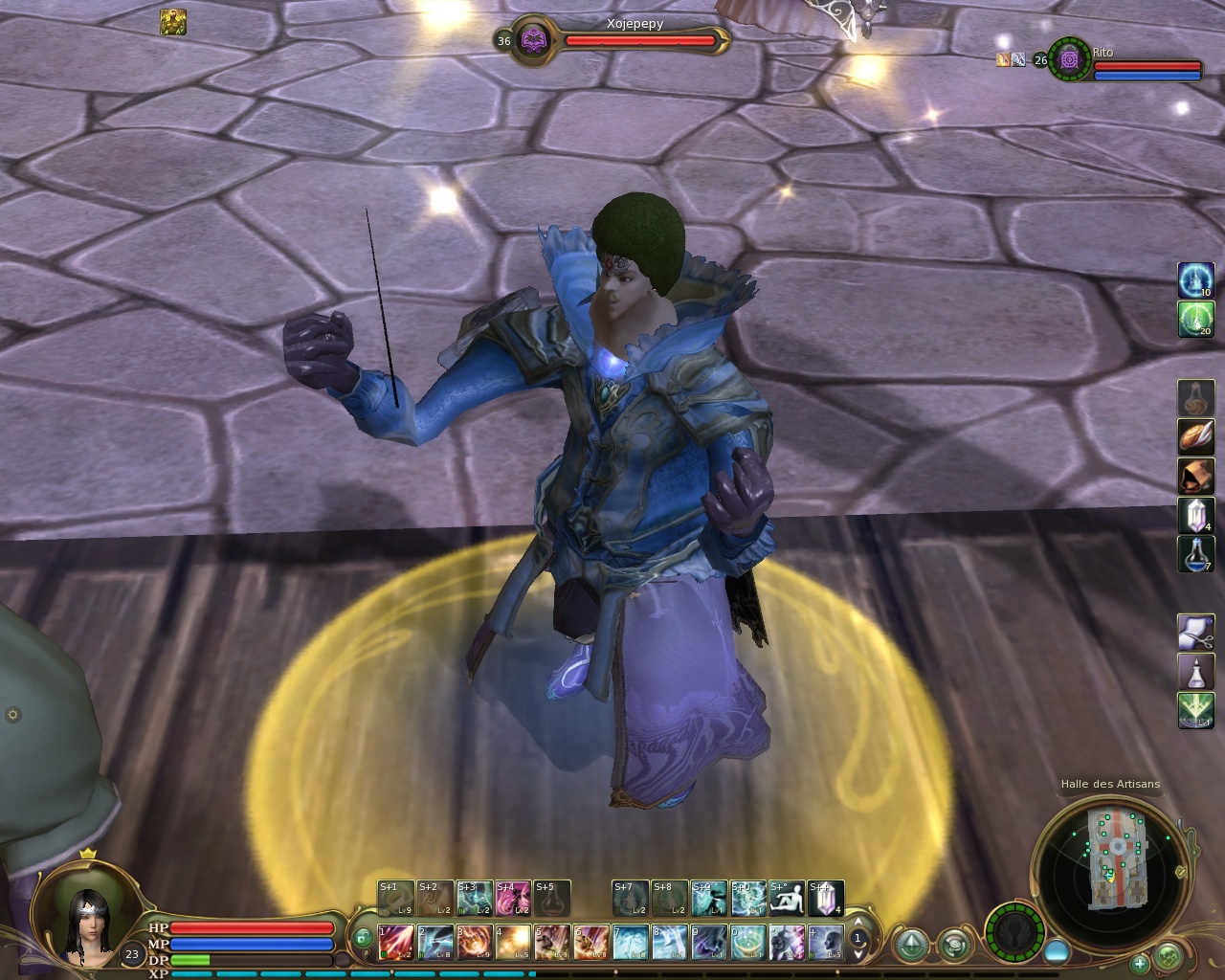
Task: Click party member Rito's frame
Action: 1125,61
